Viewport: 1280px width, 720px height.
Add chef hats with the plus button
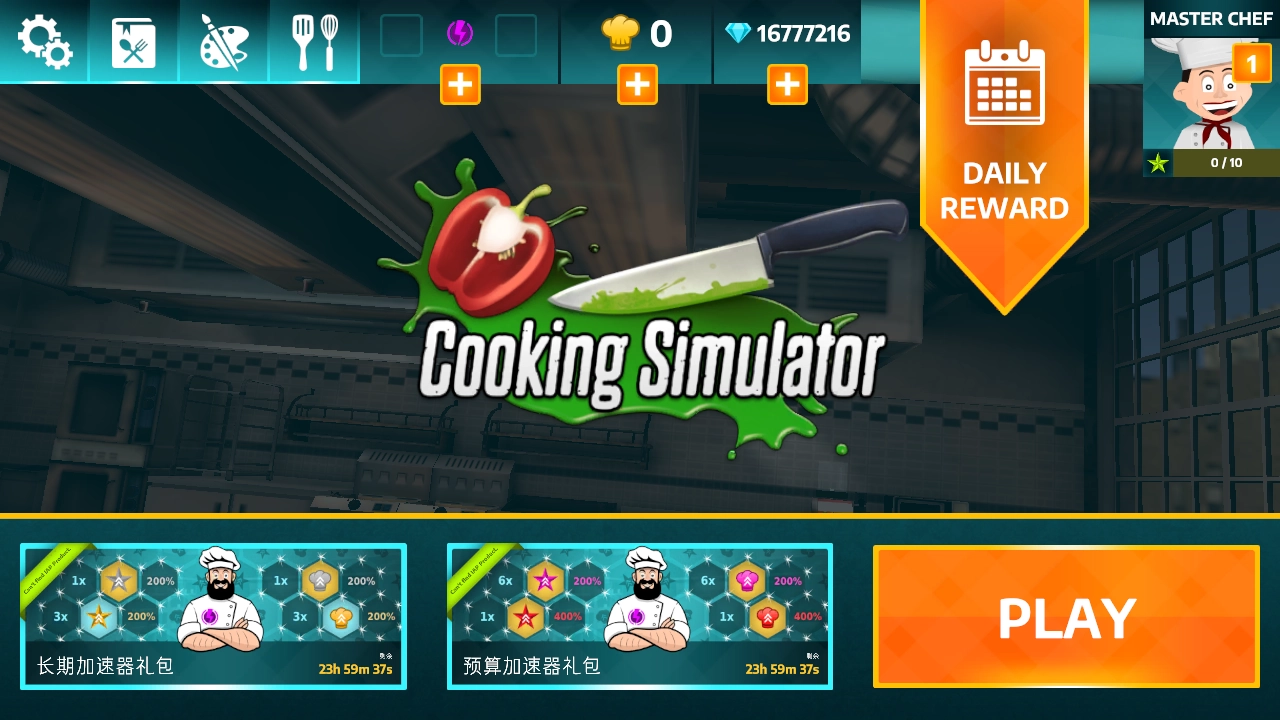tap(637, 84)
